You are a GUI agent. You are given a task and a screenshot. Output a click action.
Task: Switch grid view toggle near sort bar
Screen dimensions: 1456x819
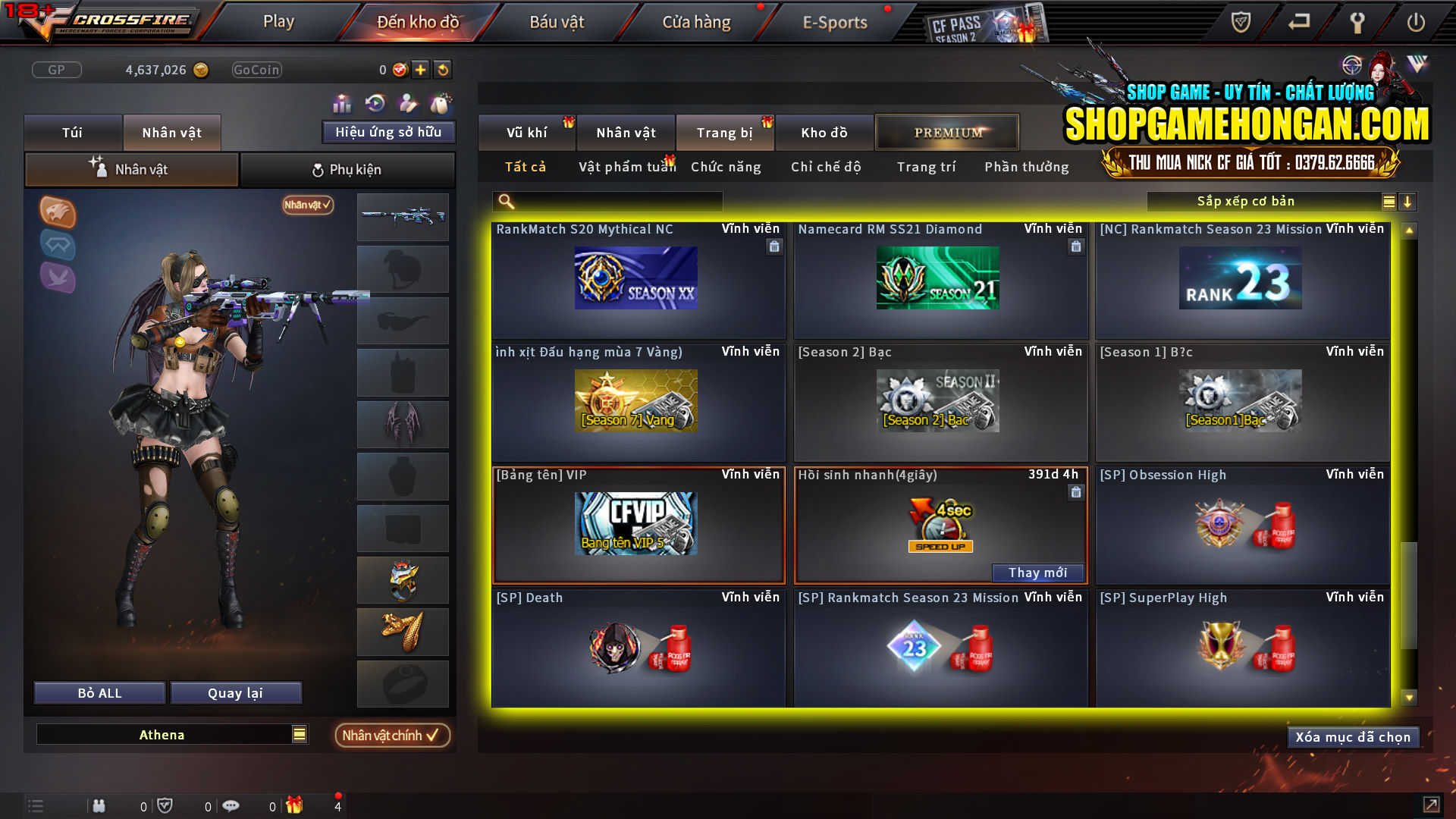[x=1388, y=201]
